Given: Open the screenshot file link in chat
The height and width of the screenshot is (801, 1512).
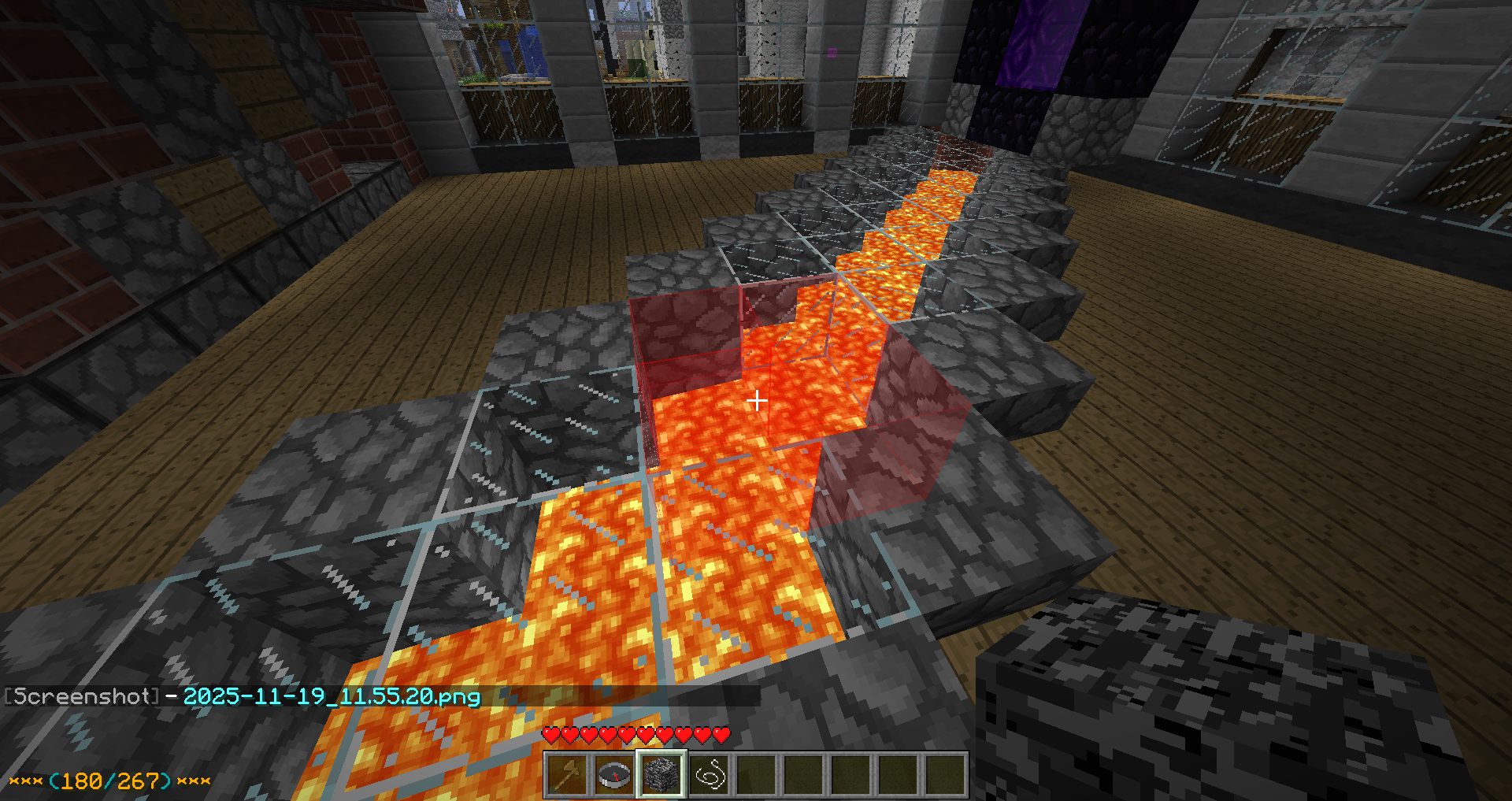Looking at the screenshot, I should (x=332, y=696).
